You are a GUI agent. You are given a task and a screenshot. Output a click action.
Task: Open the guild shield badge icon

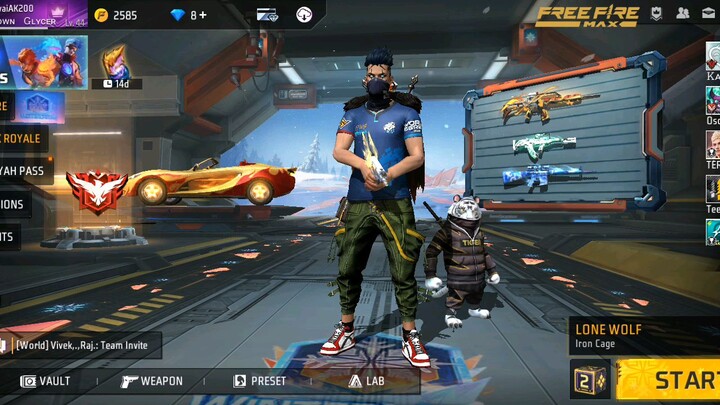coord(656,14)
